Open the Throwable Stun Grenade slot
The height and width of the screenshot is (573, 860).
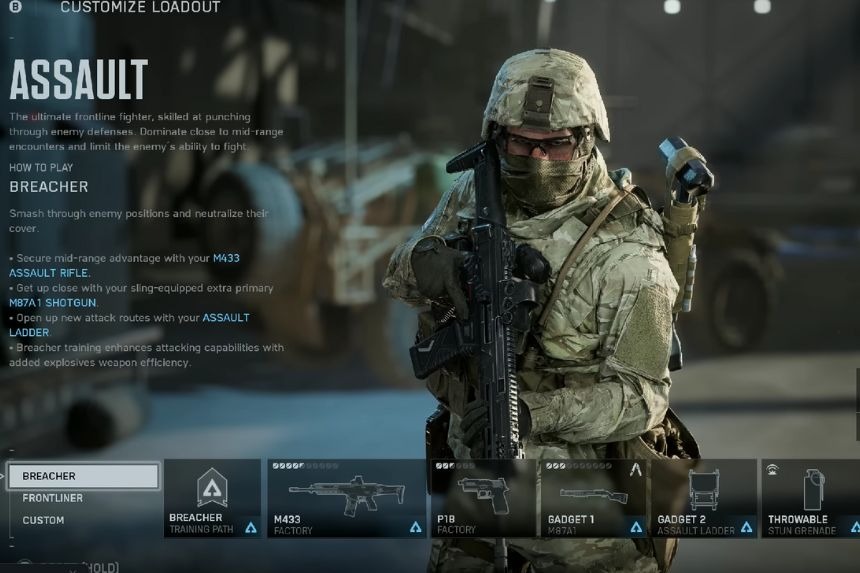[x=811, y=498]
